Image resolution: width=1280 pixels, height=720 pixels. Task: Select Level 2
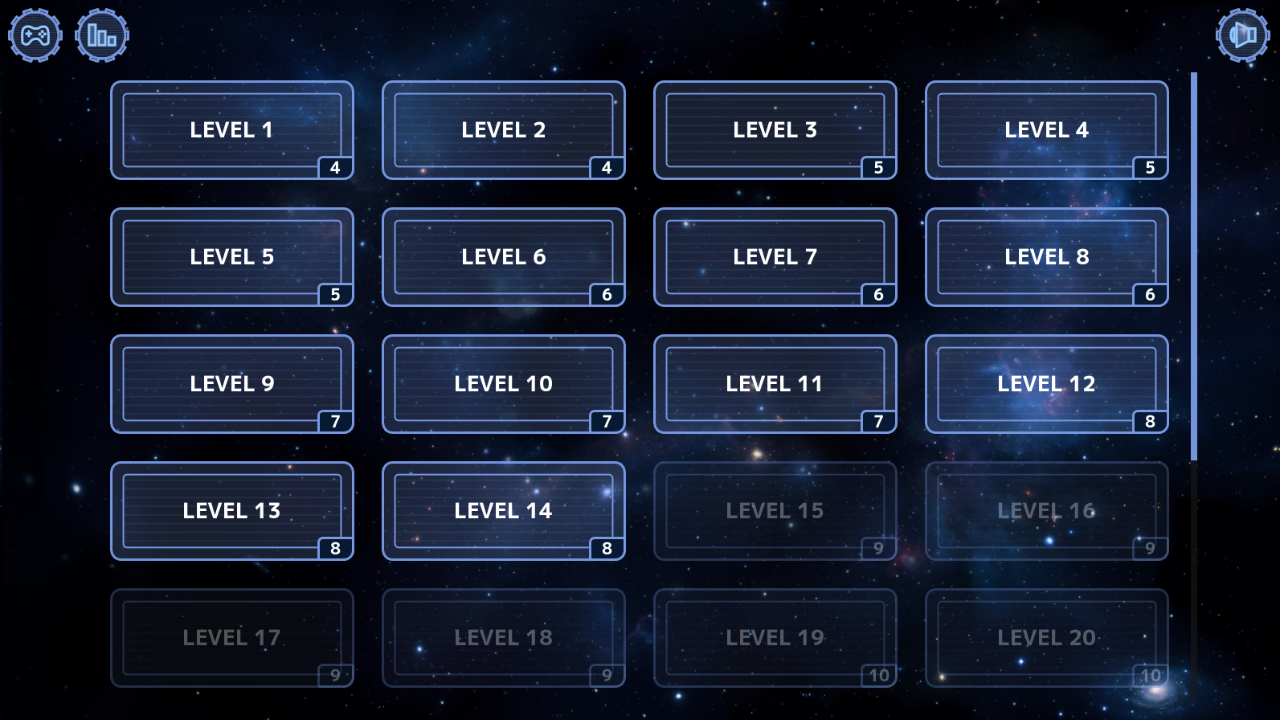[x=503, y=130]
